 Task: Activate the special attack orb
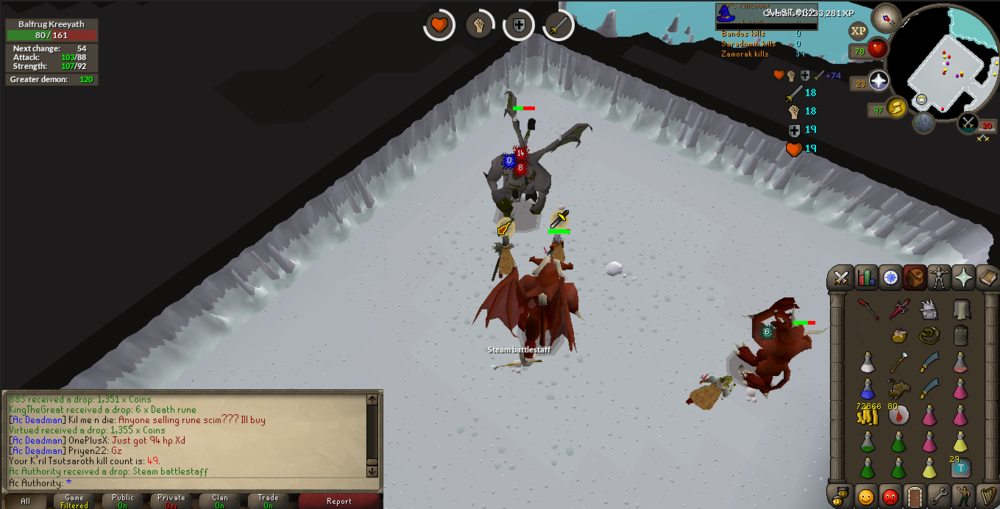(968, 123)
